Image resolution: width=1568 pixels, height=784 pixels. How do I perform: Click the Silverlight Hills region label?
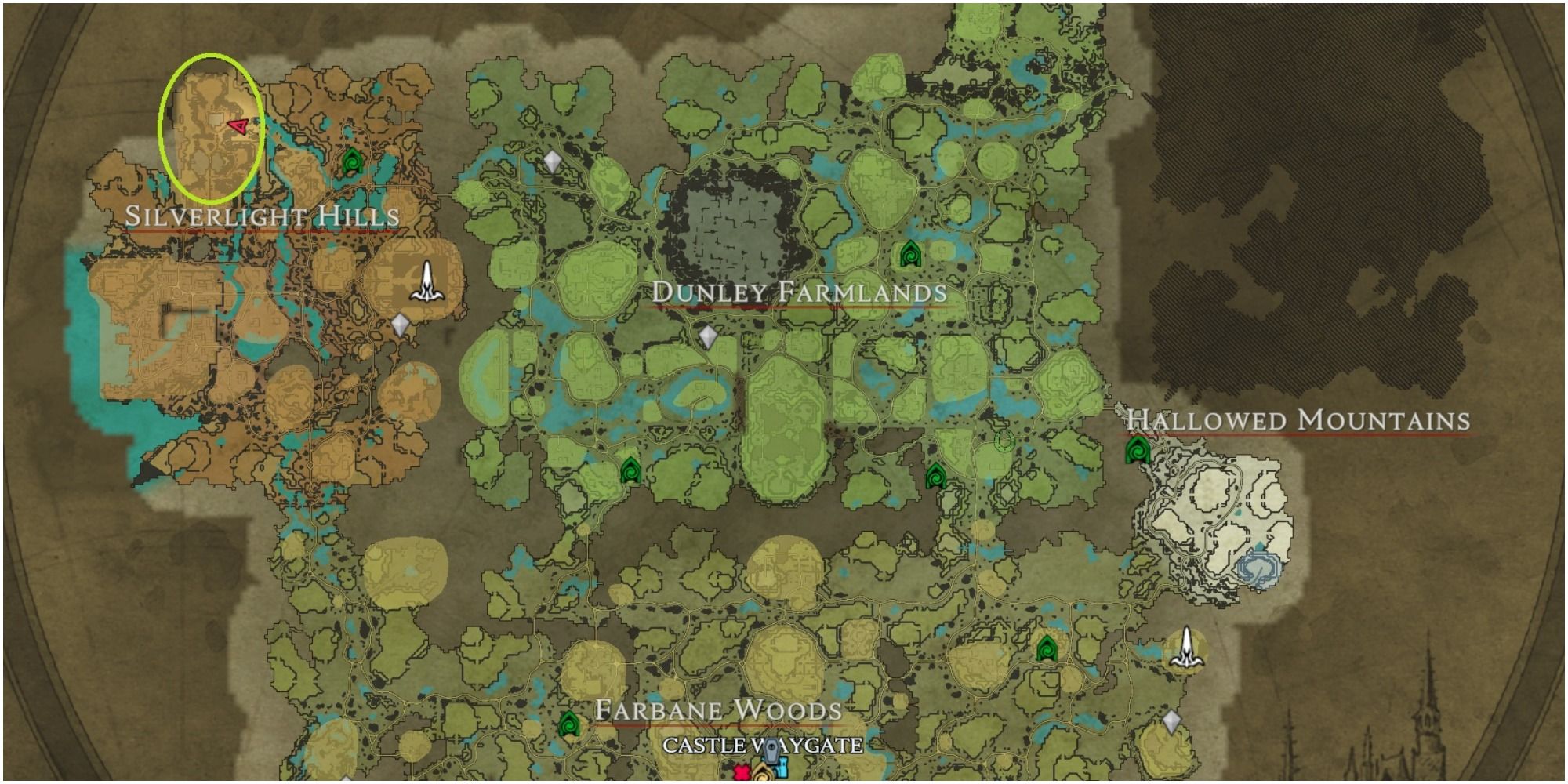pos(263,218)
